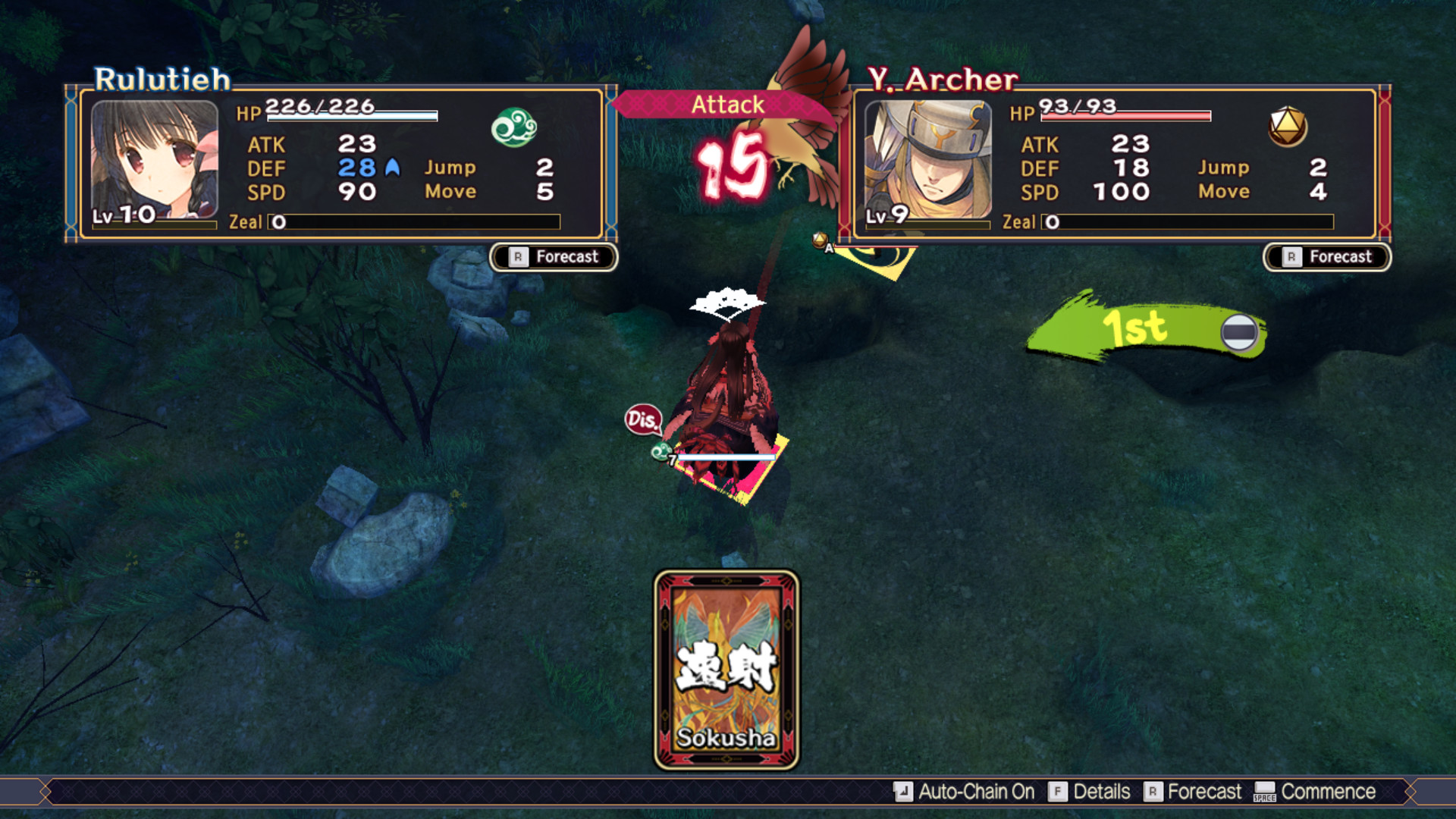1456x819 pixels.
Task: Open the Forecast under Rulutieh's panel
Action: click(x=553, y=257)
